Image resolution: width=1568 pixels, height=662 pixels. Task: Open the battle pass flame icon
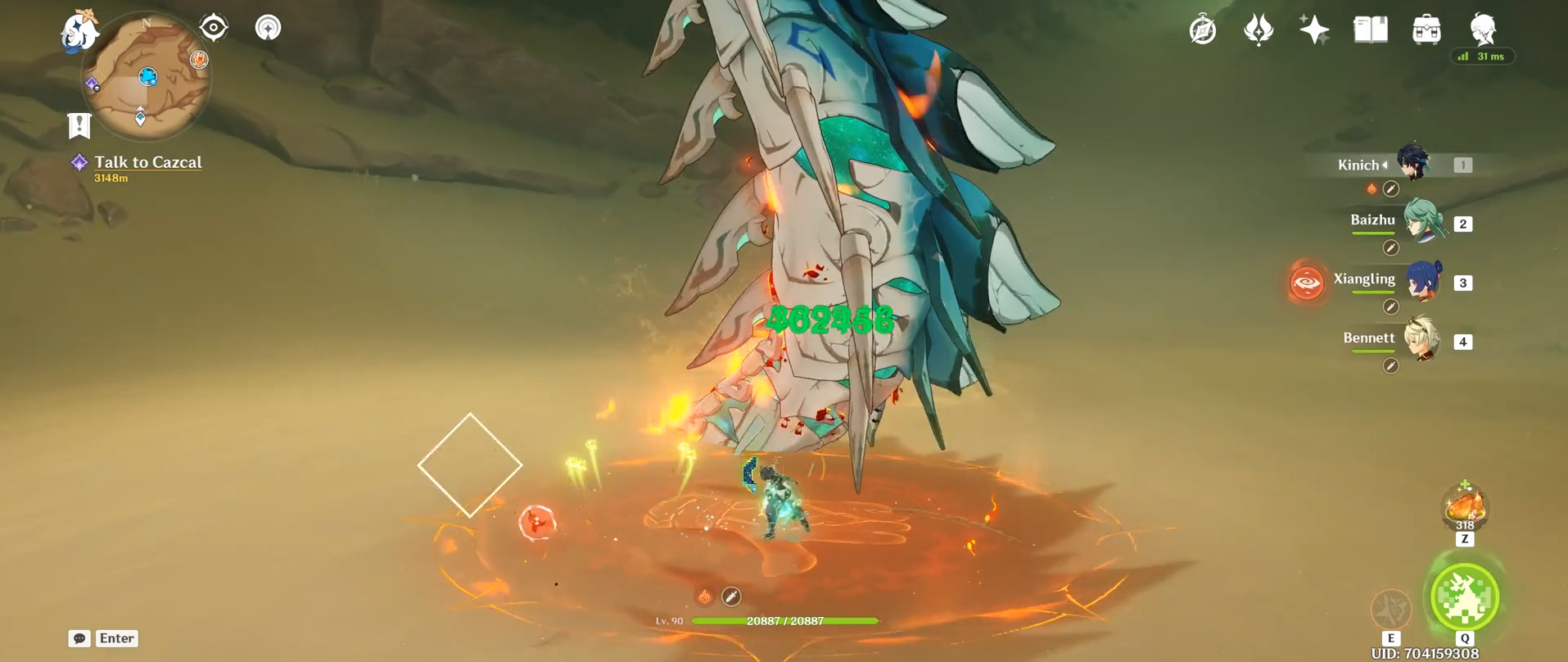(x=1258, y=30)
